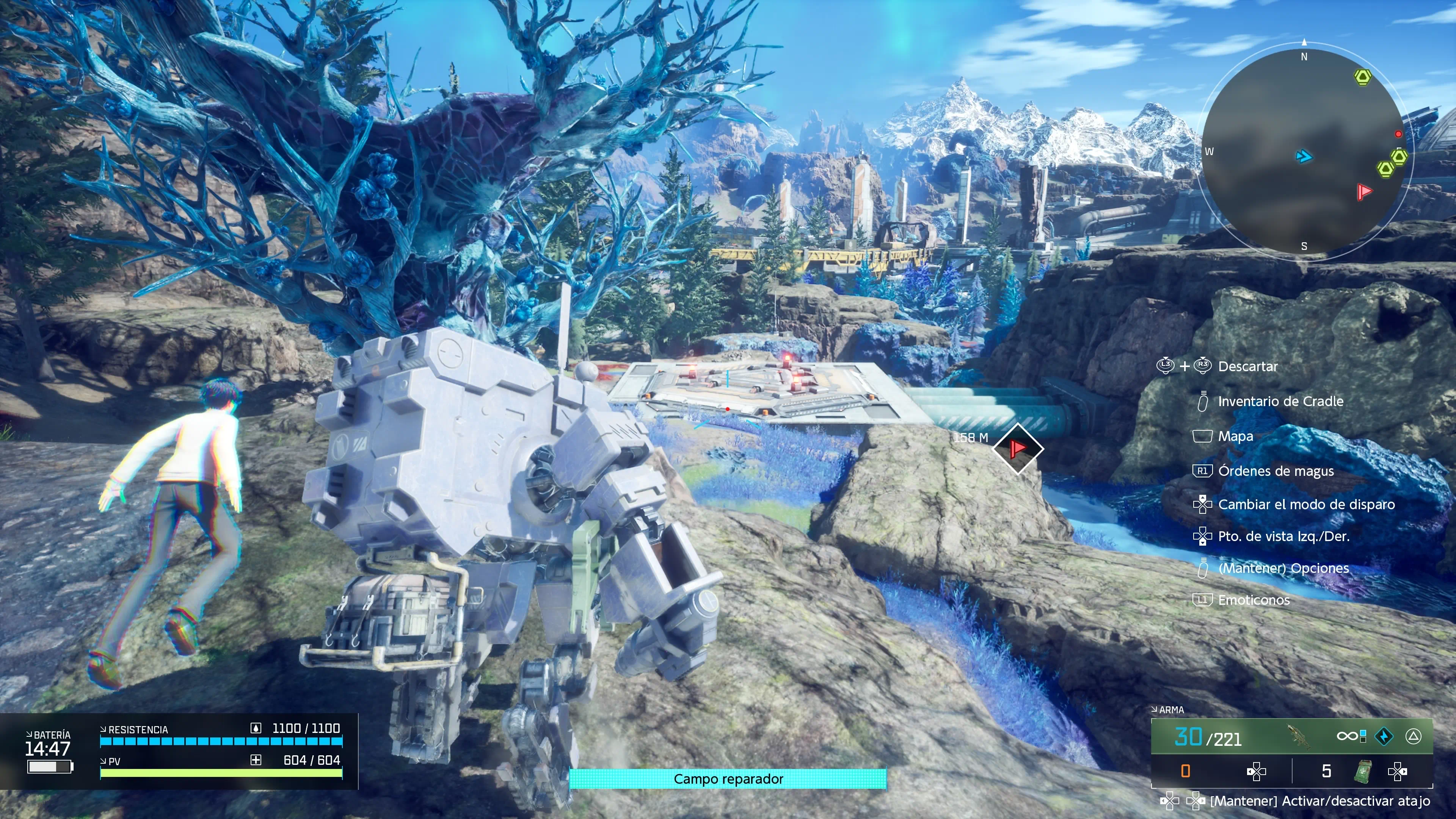Open the Mapa entry
Viewport: 1456px width, 819px height.
(1235, 436)
